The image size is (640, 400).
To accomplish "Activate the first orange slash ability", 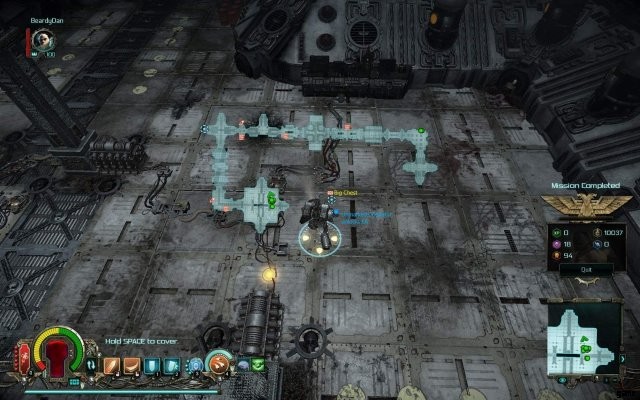I will coord(111,365).
